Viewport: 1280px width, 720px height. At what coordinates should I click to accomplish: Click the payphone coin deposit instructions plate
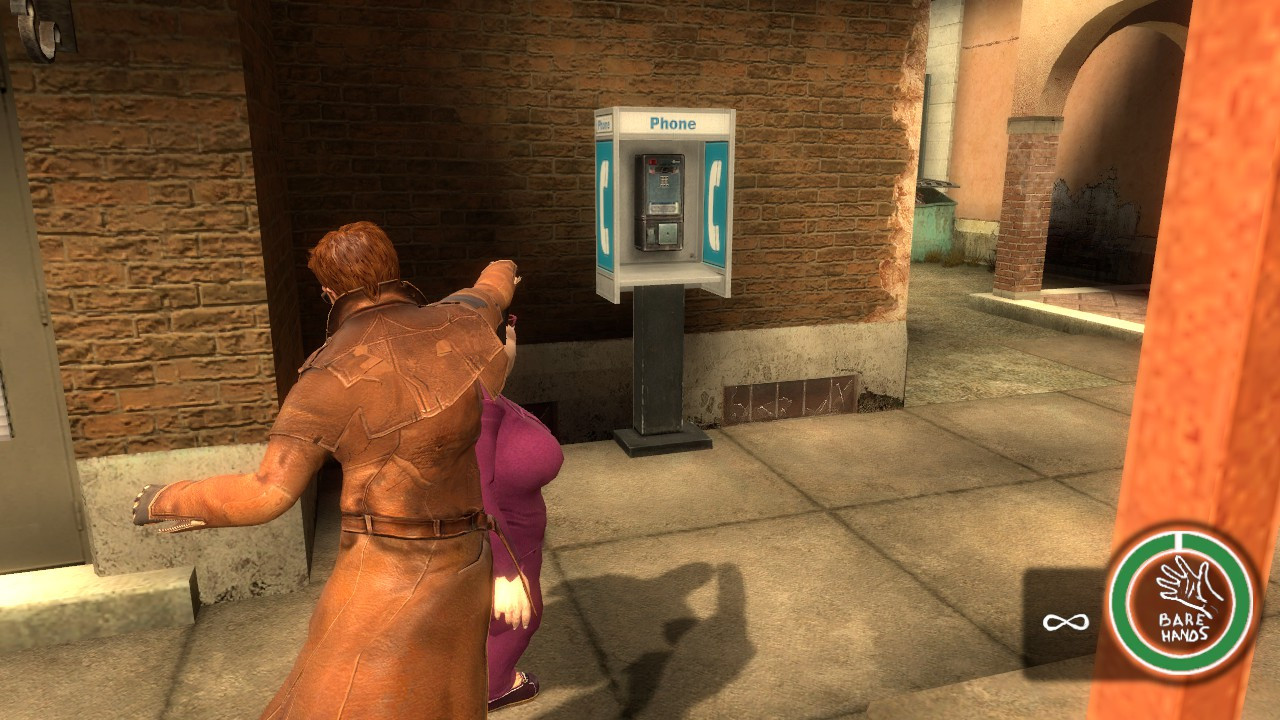point(662,206)
